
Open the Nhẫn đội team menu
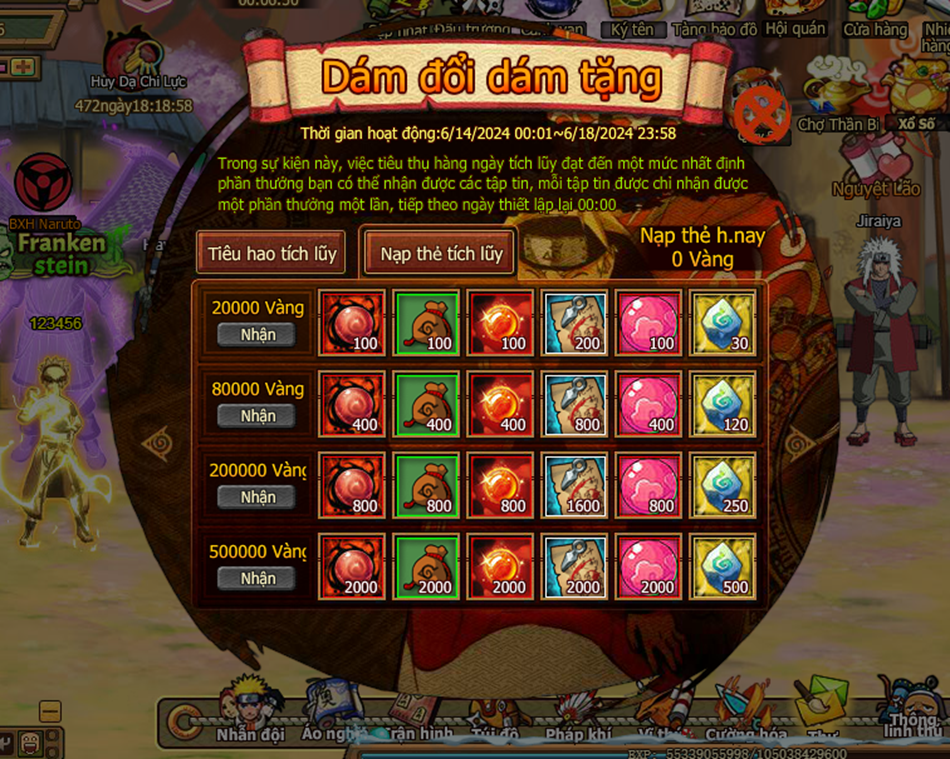point(250,710)
